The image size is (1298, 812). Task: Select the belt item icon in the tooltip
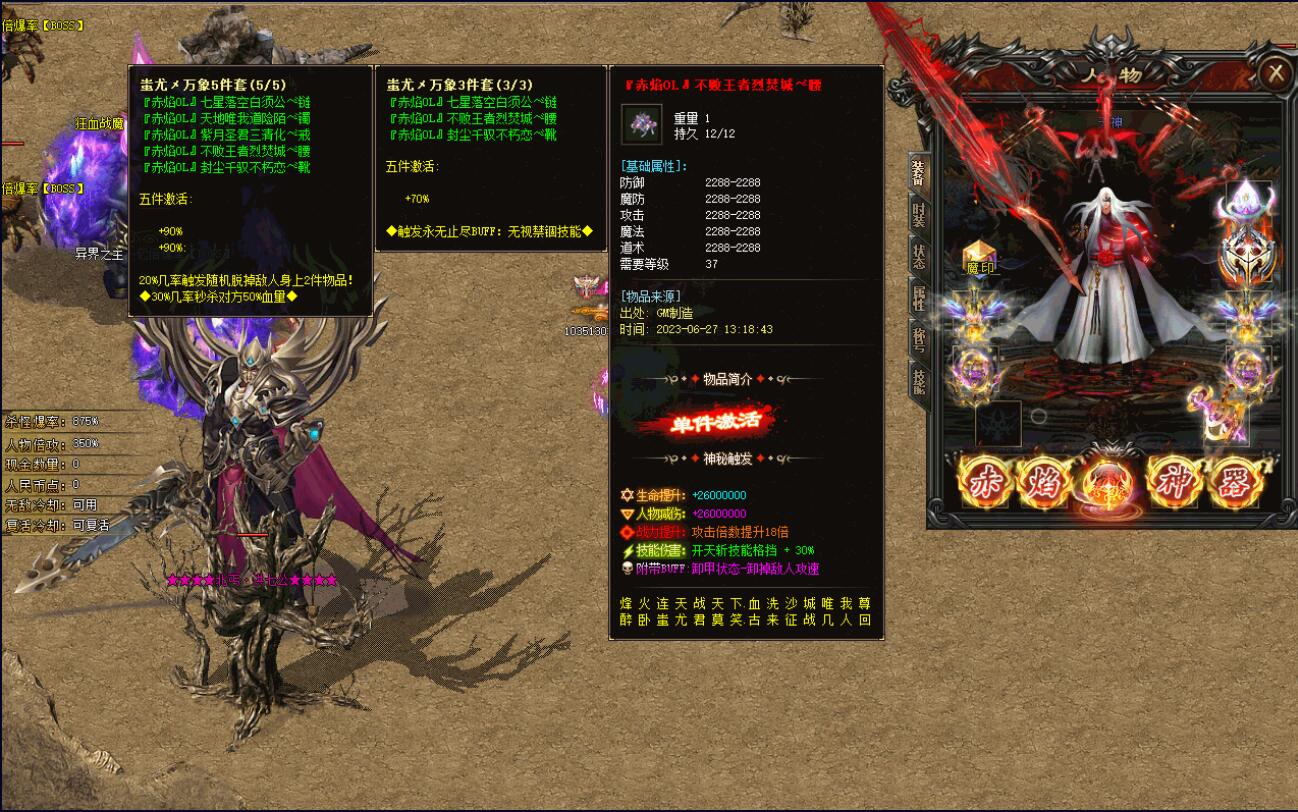click(642, 124)
